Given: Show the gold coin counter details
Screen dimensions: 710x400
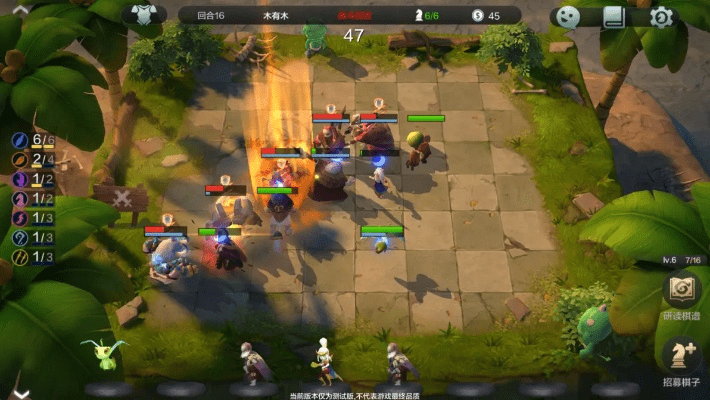Looking at the screenshot, I should coord(485,16).
